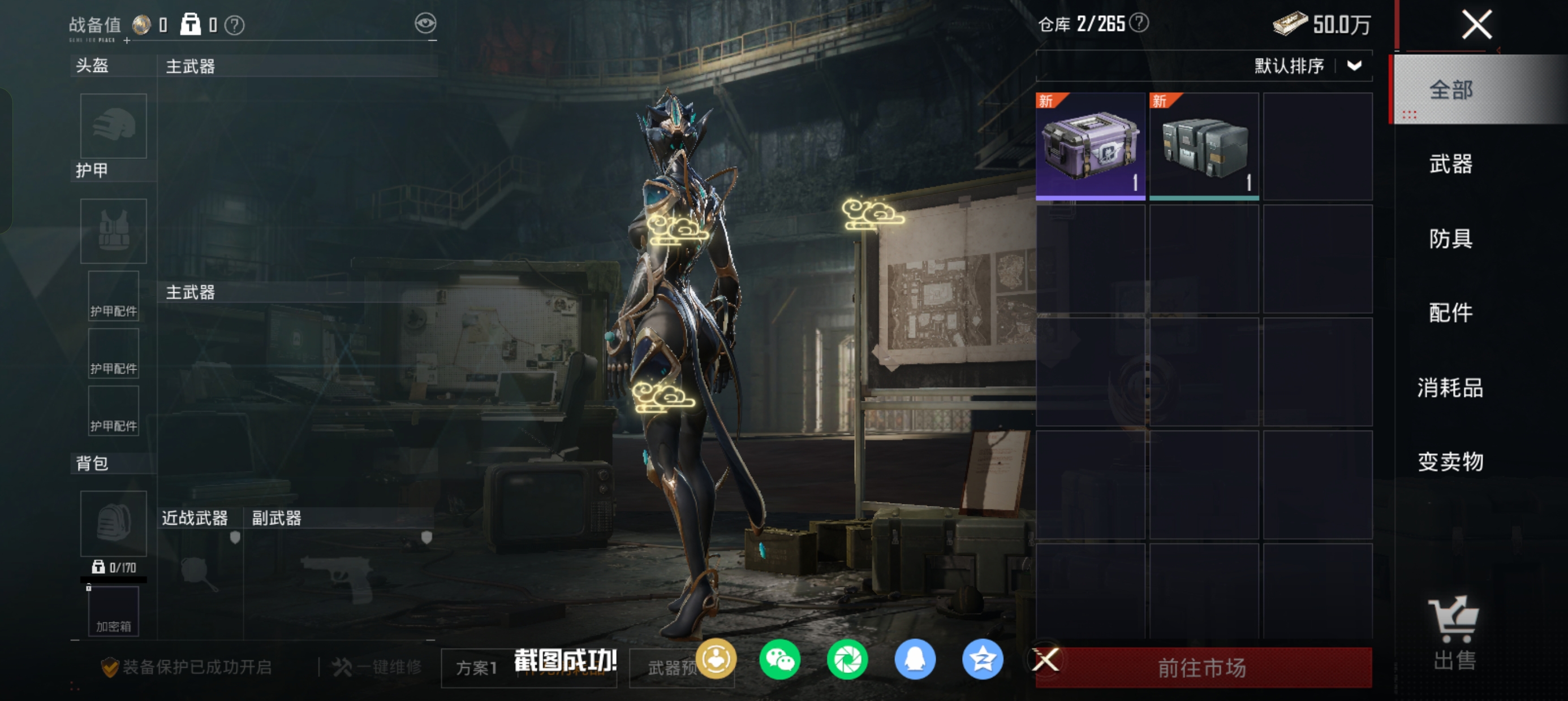The width and height of the screenshot is (1568, 701).
Task: Select the 防具 armor tab
Action: click(x=1450, y=239)
